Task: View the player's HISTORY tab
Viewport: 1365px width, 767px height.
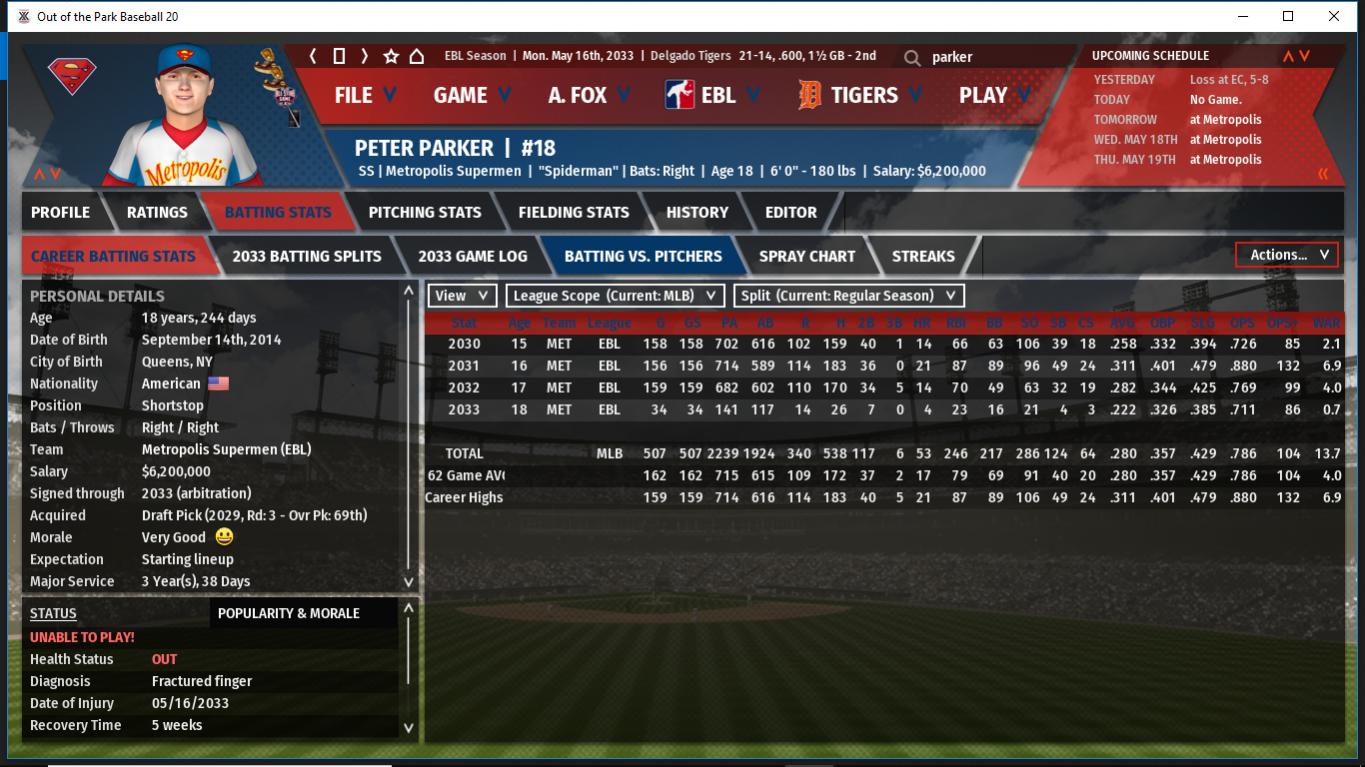Action: pos(697,212)
